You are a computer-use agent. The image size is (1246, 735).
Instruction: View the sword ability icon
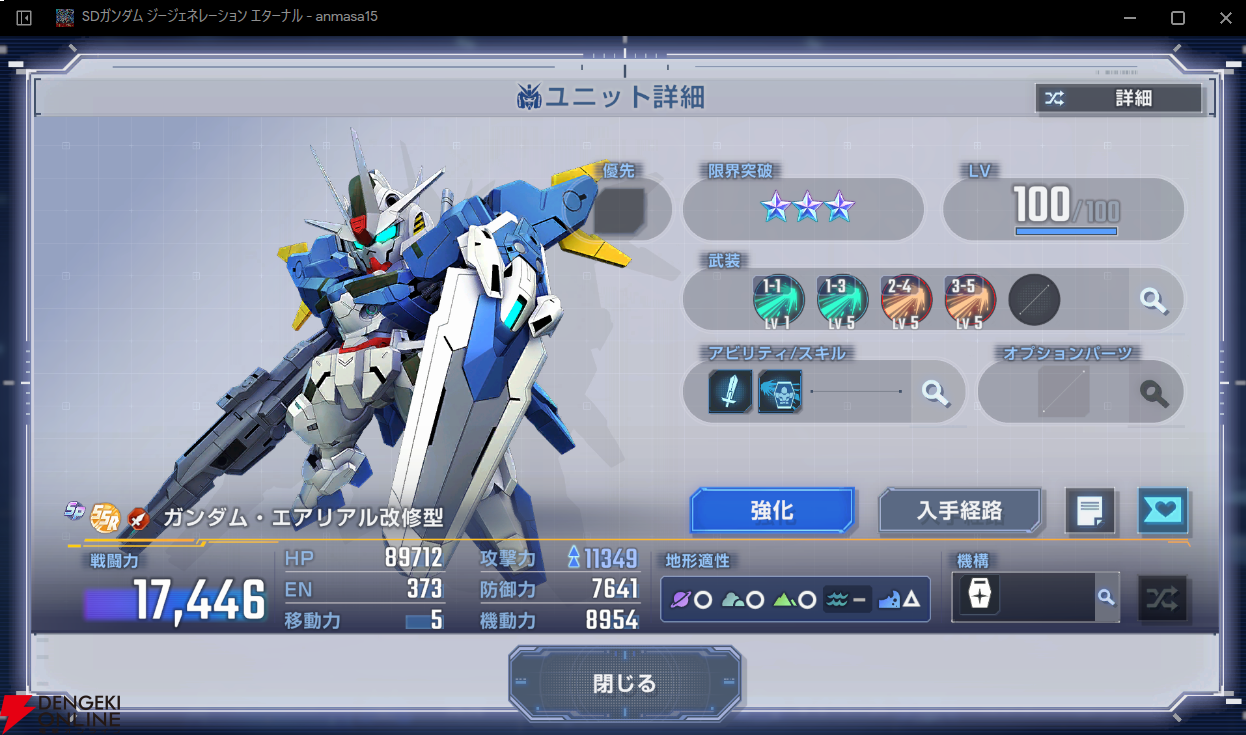(x=730, y=392)
